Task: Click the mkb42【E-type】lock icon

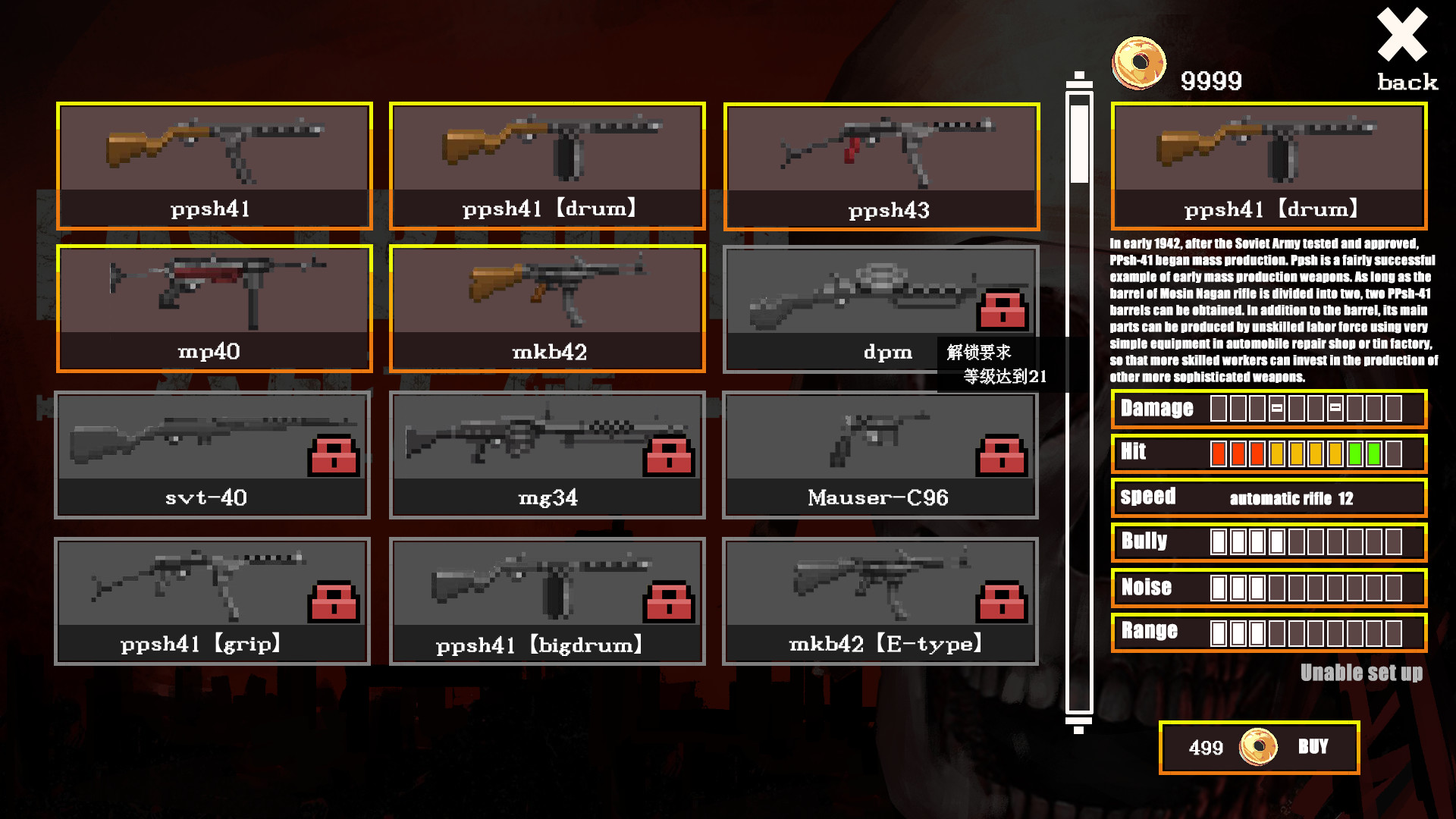Action: tap(1003, 602)
